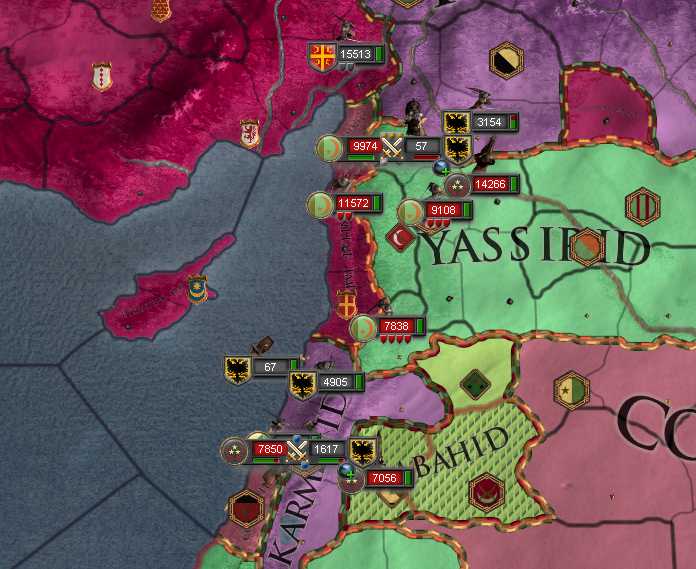The image size is (696, 569).
Task: Select the army showing 9974 troops
Action: [364, 147]
